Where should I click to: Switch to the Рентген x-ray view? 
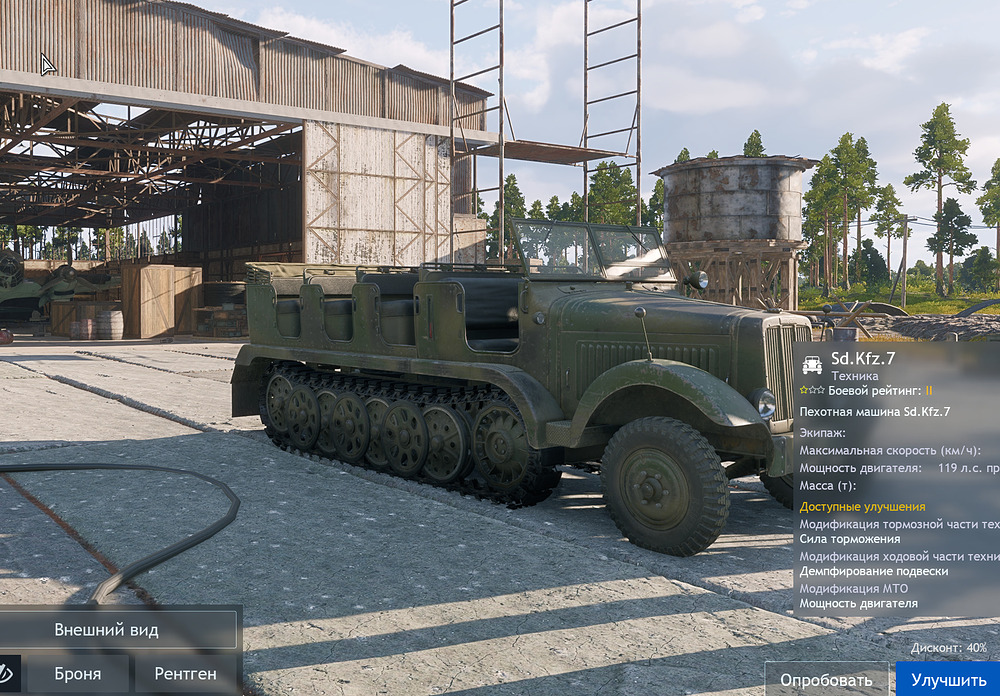[186, 674]
